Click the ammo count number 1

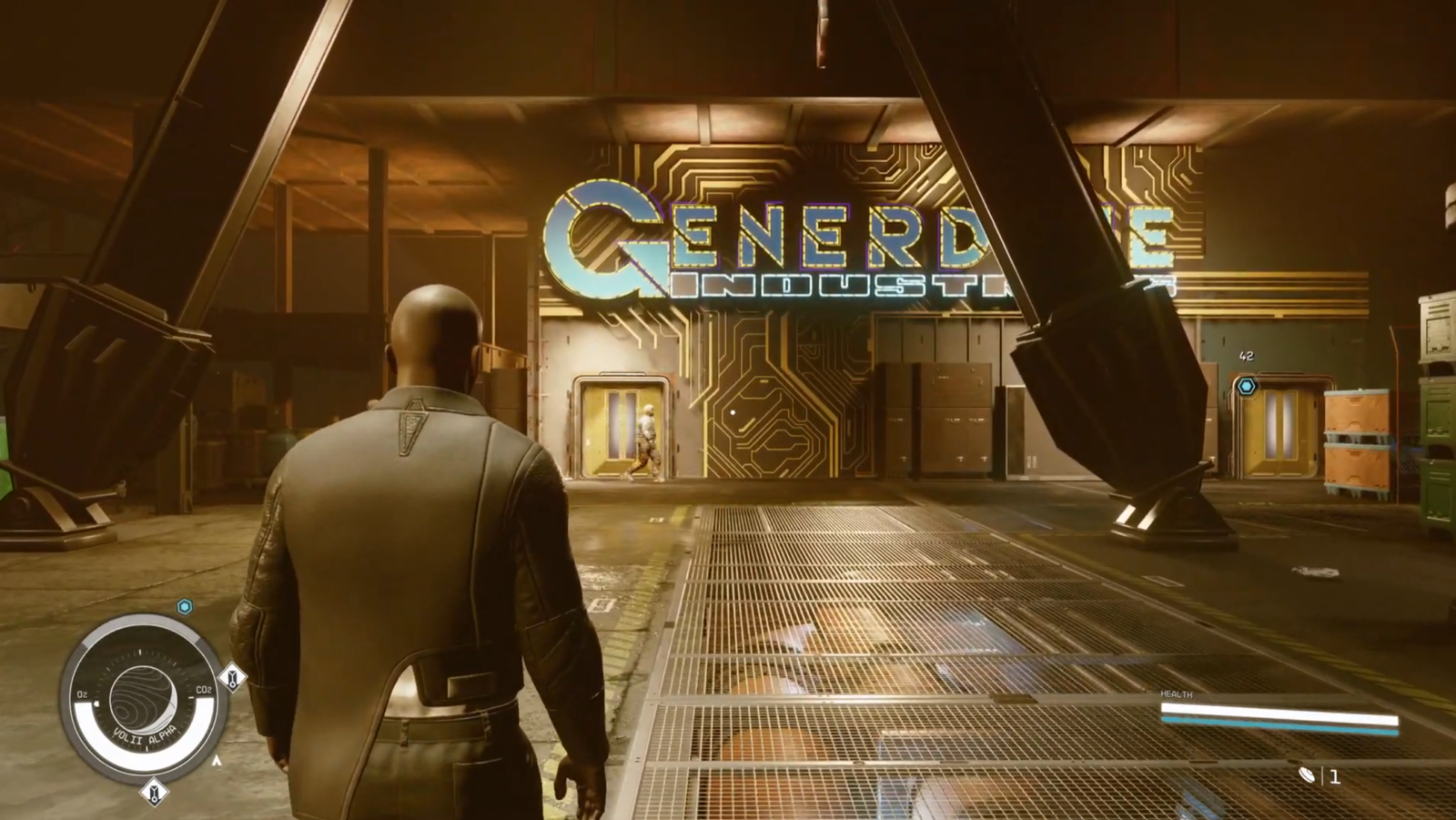point(1335,776)
